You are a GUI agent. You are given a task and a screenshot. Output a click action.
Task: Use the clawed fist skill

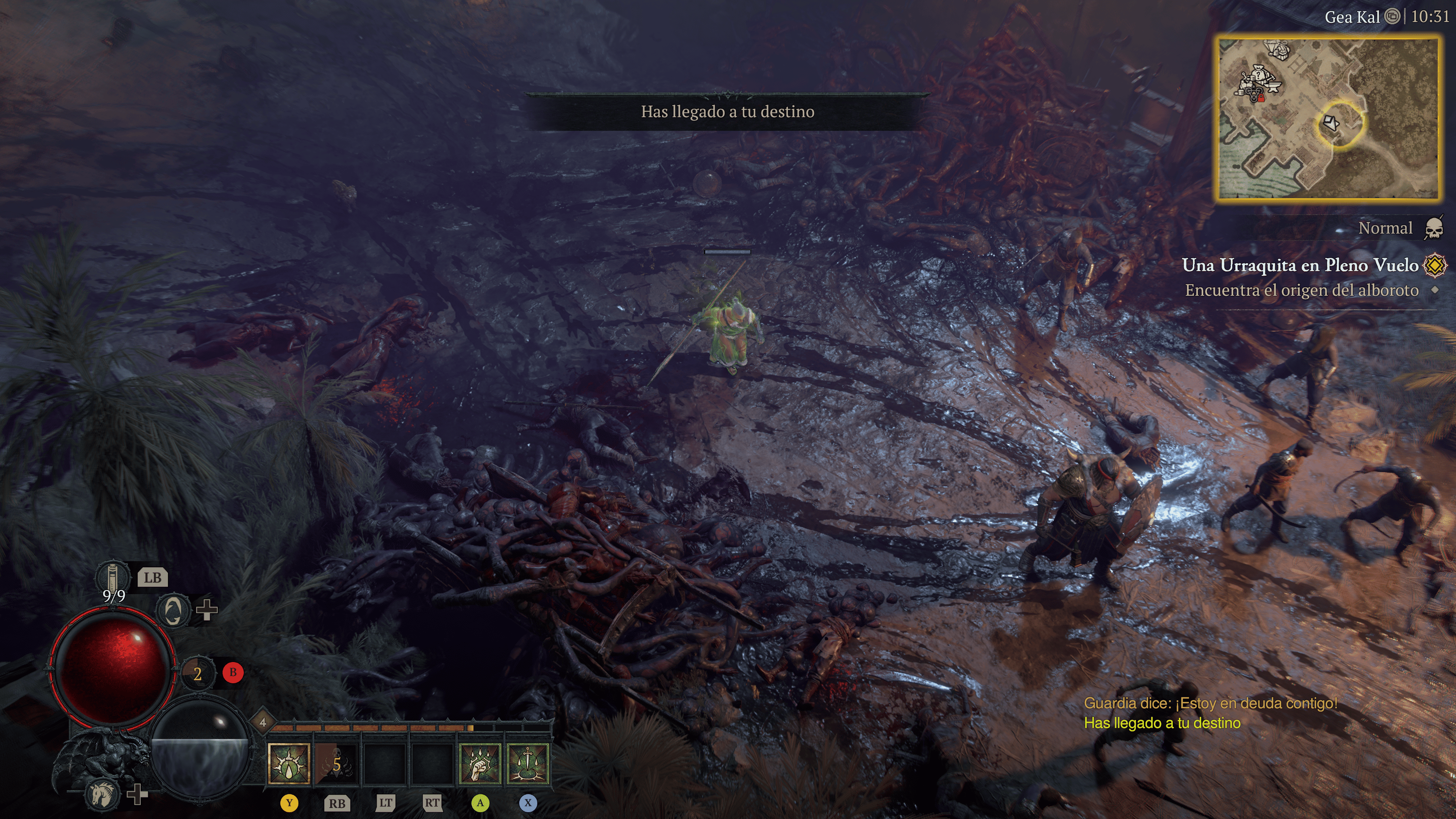(480, 764)
